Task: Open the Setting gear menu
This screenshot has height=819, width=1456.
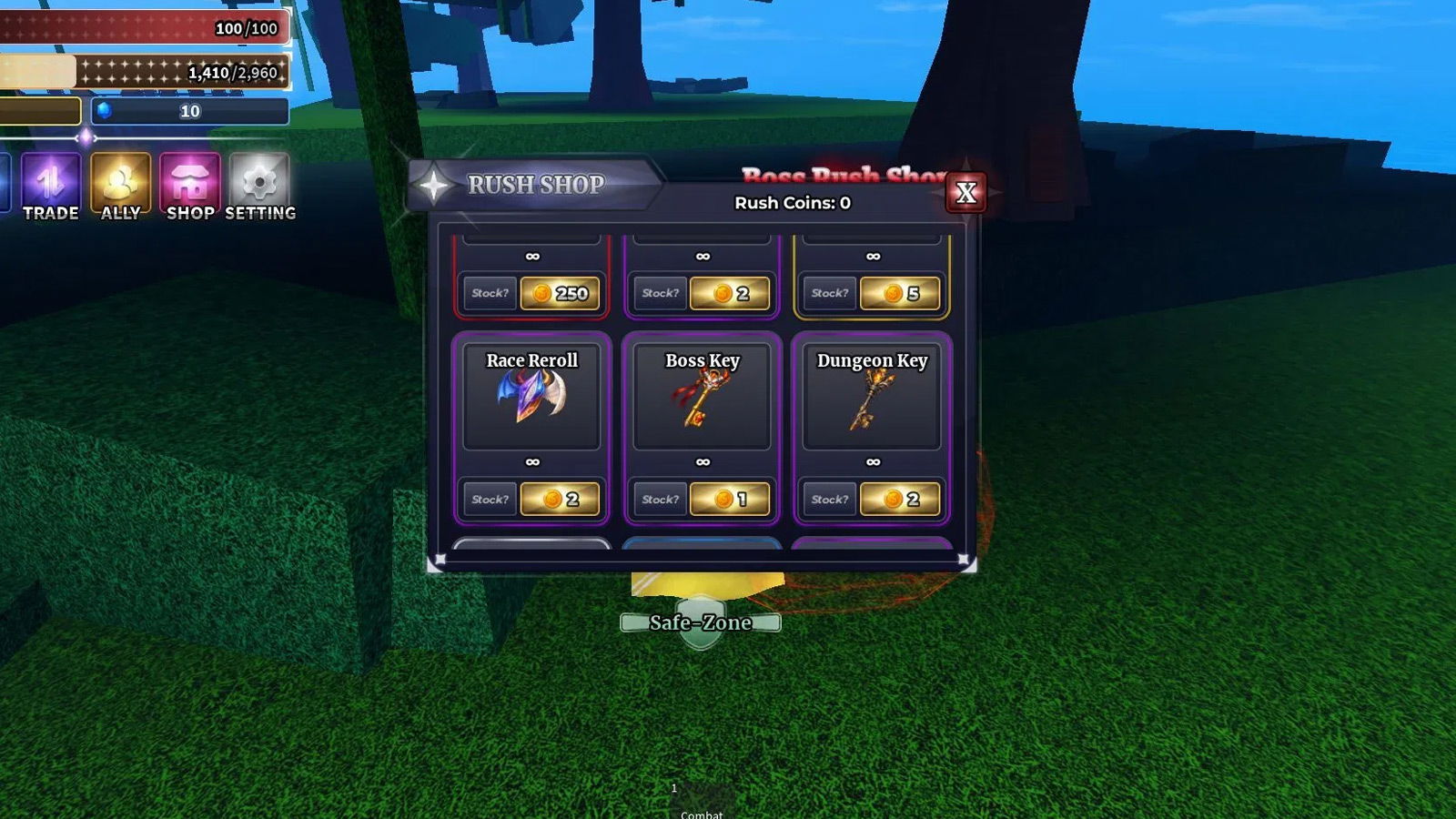Action: point(260,186)
